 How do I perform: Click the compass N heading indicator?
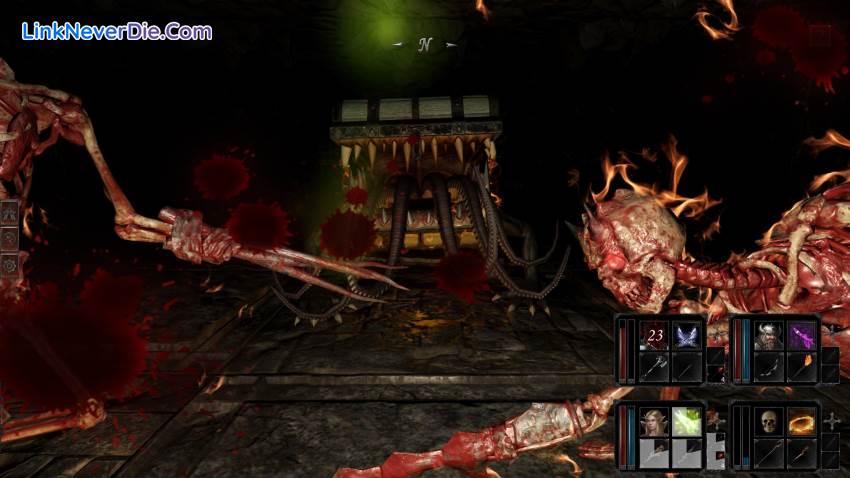coord(425,45)
